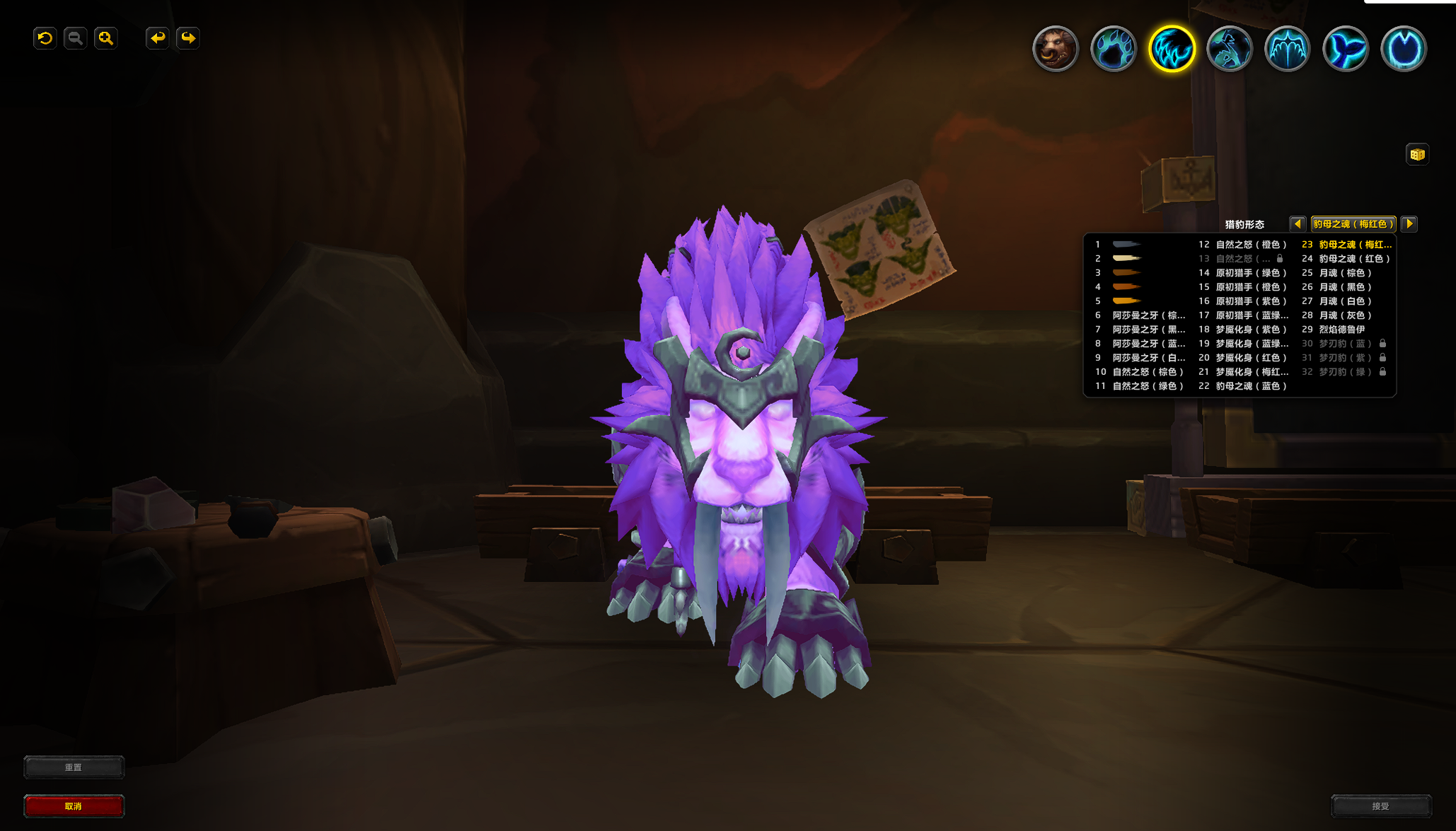The width and height of the screenshot is (1456, 831).
Task: Rotate the model right with curved arrow
Action: 188,38
